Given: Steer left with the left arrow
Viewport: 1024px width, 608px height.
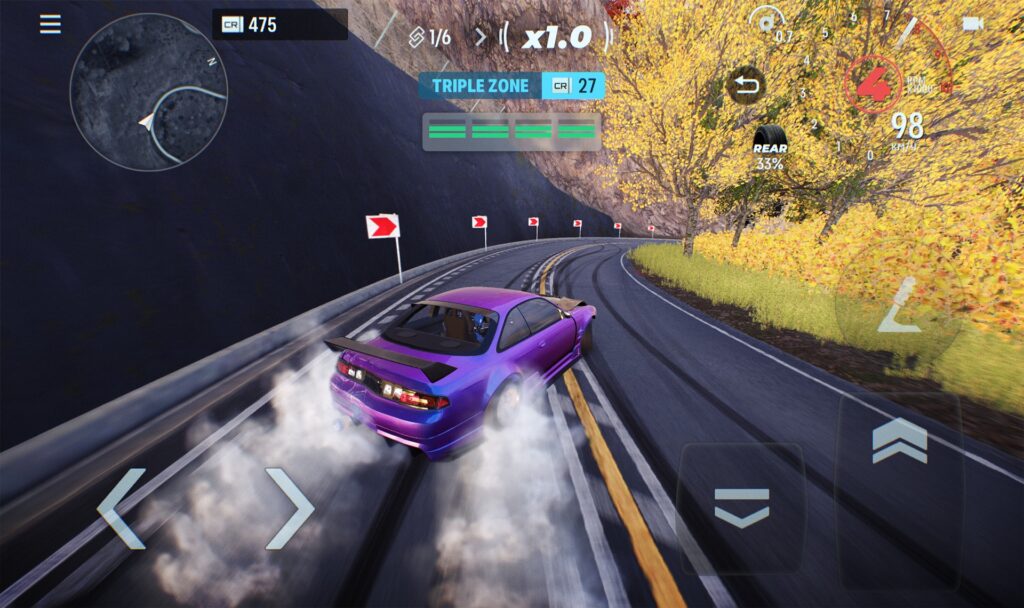Looking at the screenshot, I should click(x=122, y=508).
